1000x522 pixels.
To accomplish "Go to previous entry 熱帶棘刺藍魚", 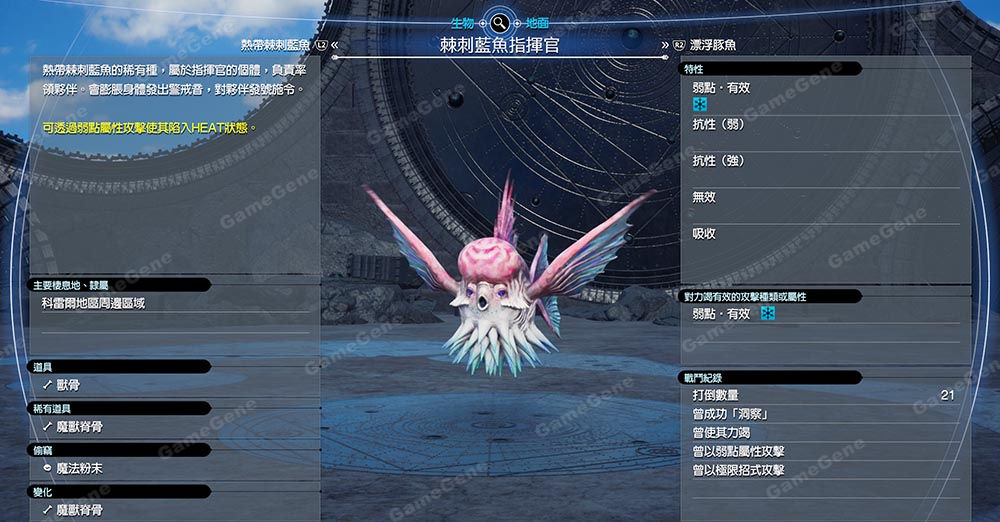I will tap(285, 45).
